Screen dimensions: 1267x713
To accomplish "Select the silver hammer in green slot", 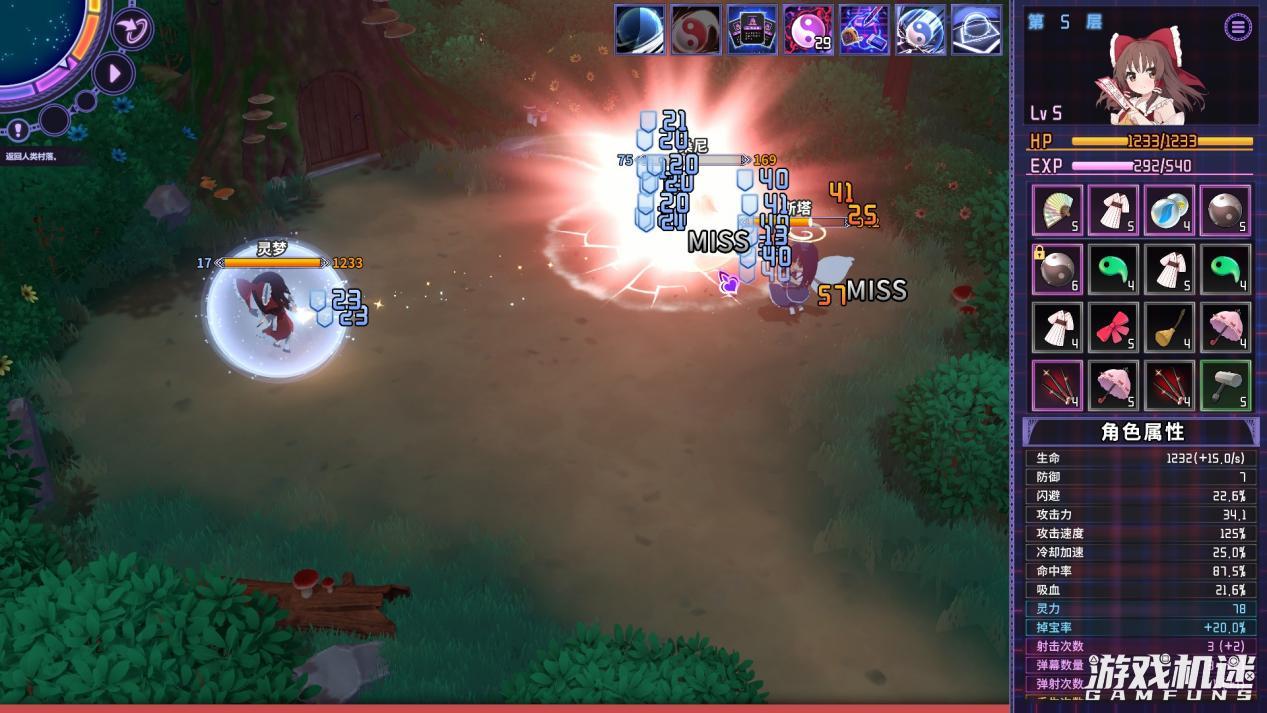I will pyautogui.click(x=1225, y=385).
